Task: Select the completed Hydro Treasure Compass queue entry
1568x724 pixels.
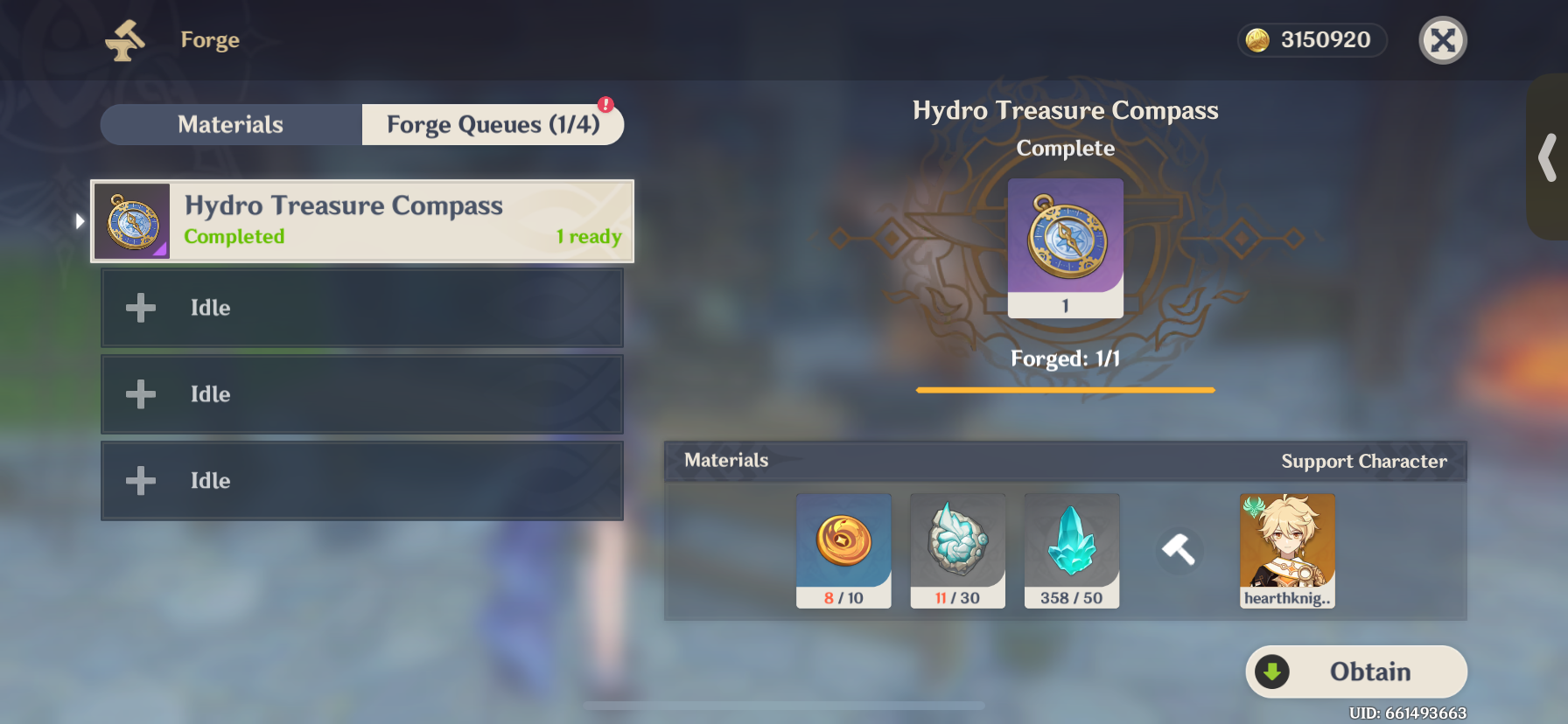Action: (x=361, y=220)
